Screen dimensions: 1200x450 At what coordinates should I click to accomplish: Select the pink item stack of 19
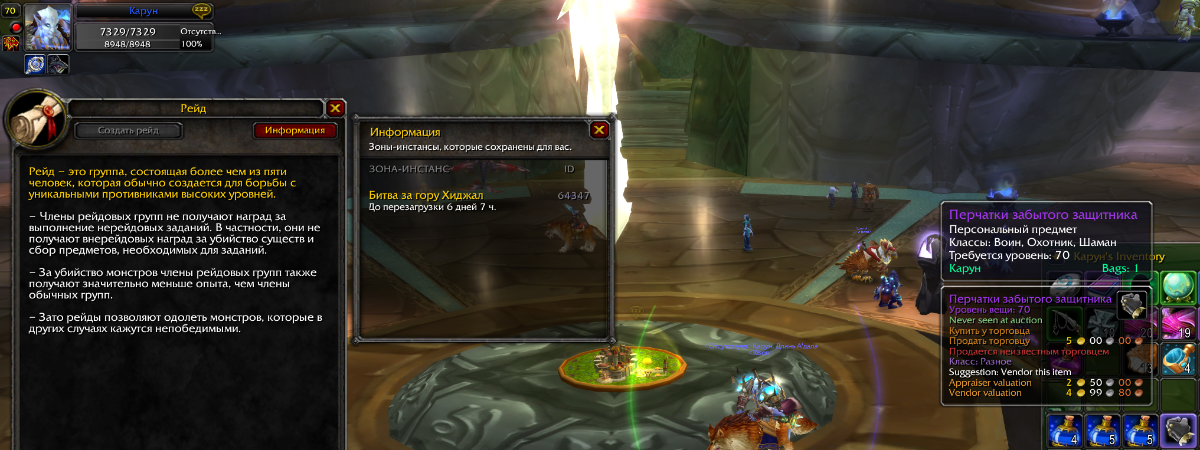(1177, 323)
